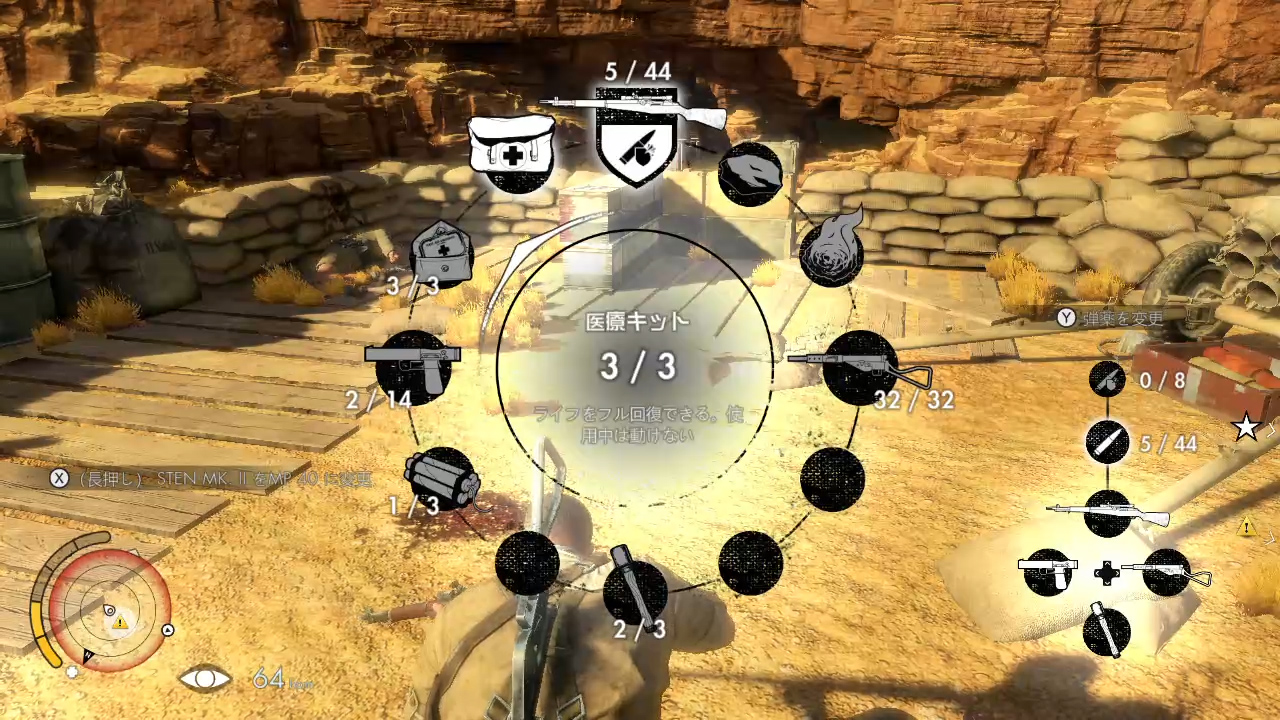Click the special ammo icon showing 0 / 8
The height and width of the screenshot is (720, 1280).
[1107, 379]
